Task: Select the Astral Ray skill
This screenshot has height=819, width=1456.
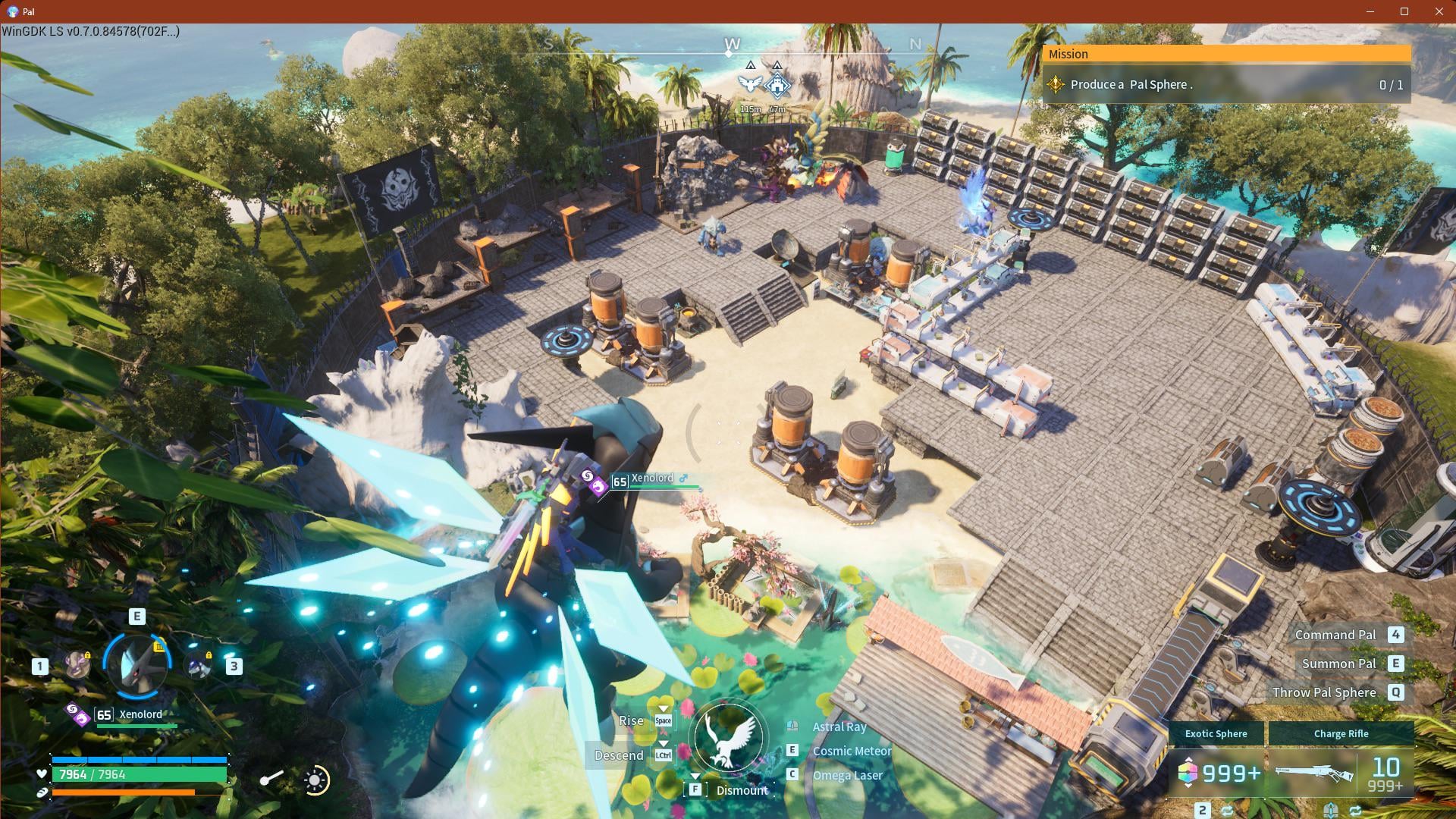Action: [x=839, y=726]
